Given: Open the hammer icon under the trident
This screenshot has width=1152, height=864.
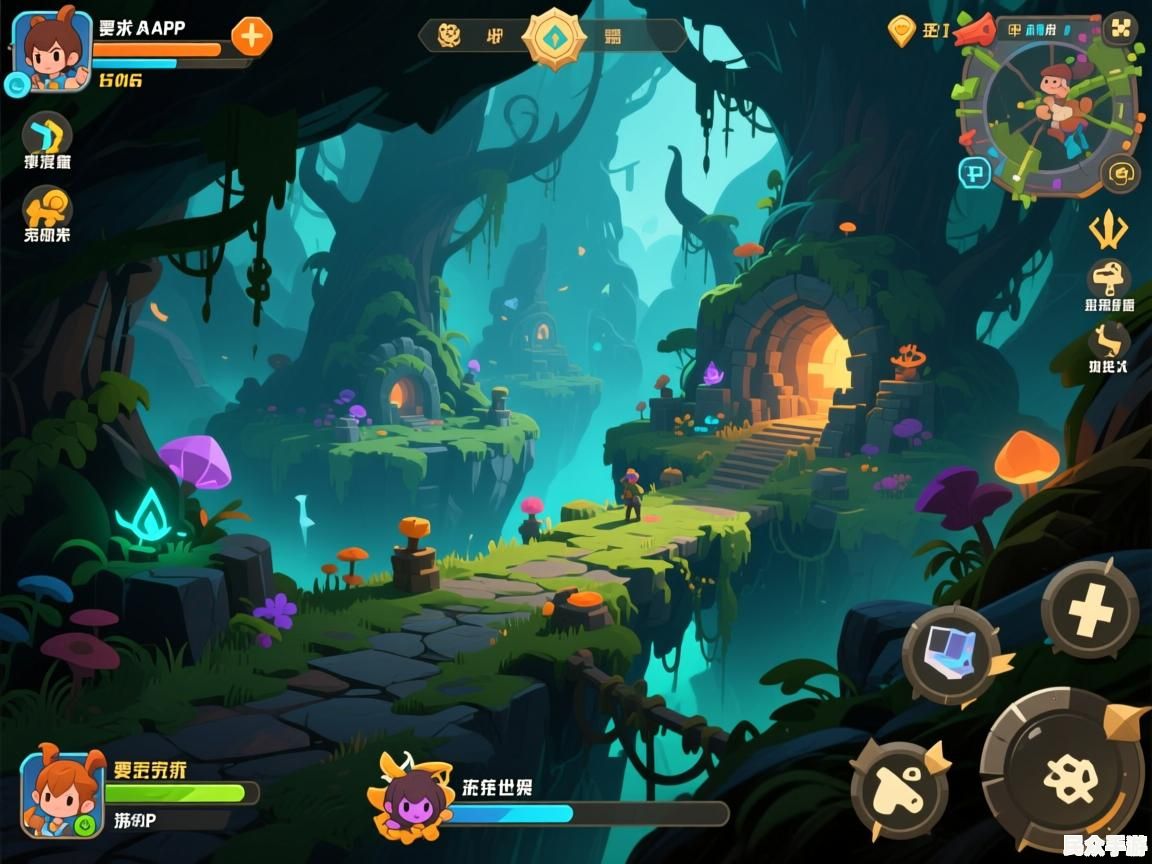Looking at the screenshot, I should (x=1108, y=279).
